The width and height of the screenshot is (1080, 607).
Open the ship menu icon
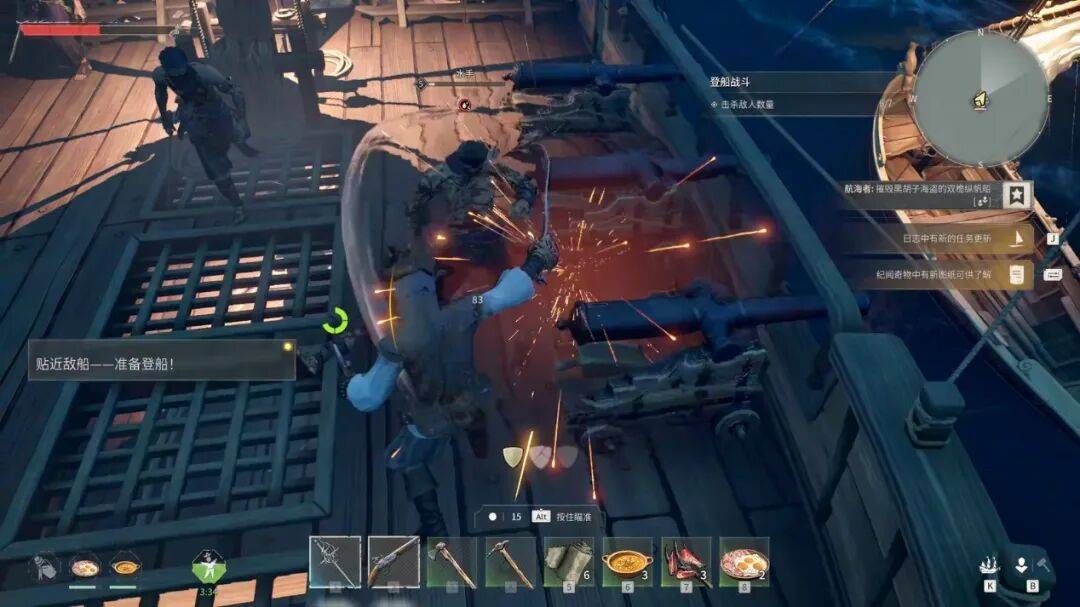(989, 566)
